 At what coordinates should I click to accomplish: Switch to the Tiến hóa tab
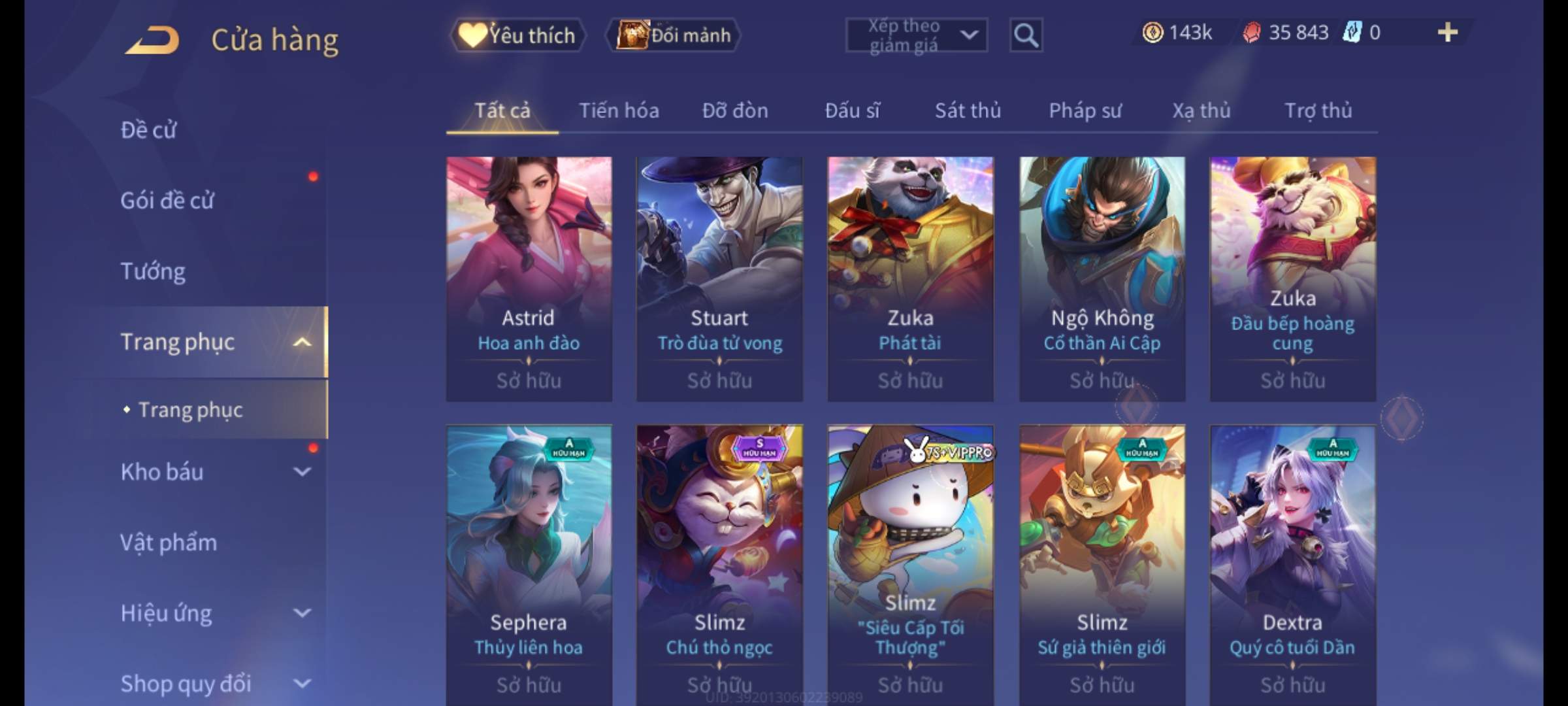click(x=619, y=111)
